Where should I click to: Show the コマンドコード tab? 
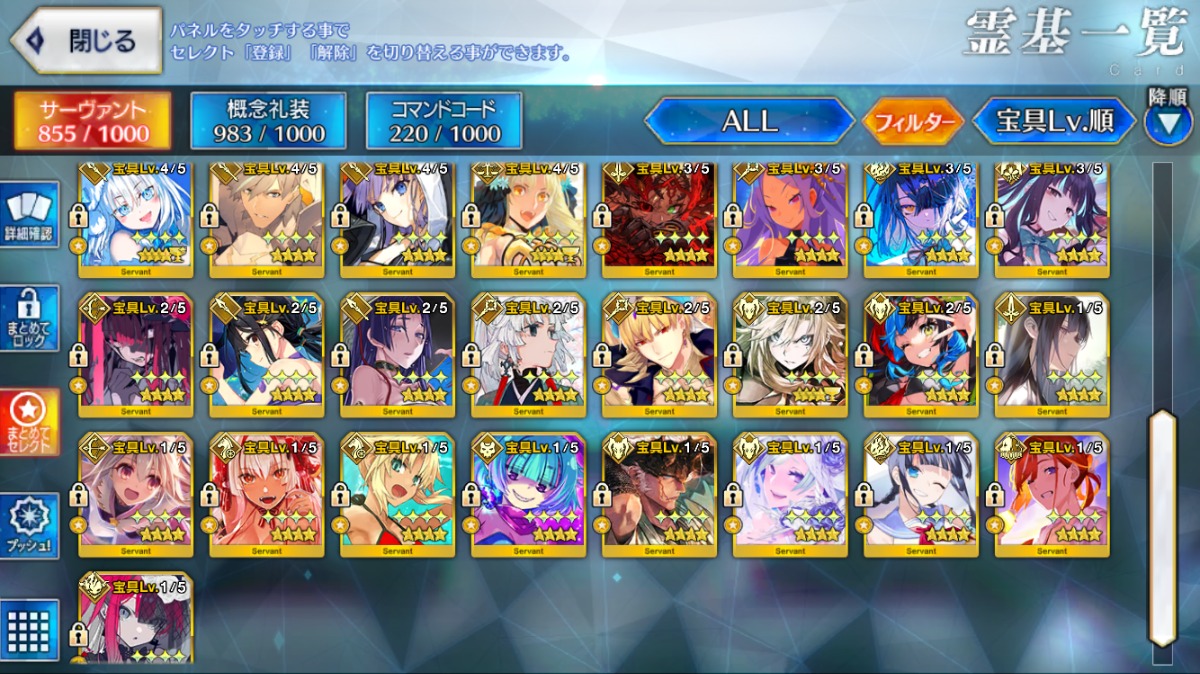[x=444, y=121]
